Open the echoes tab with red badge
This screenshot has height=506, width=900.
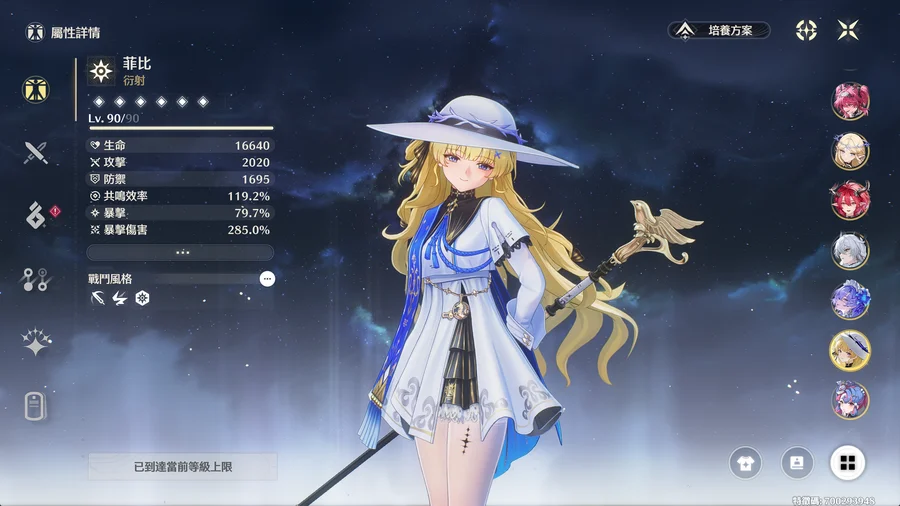pyautogui.click(x=36, y=216)
